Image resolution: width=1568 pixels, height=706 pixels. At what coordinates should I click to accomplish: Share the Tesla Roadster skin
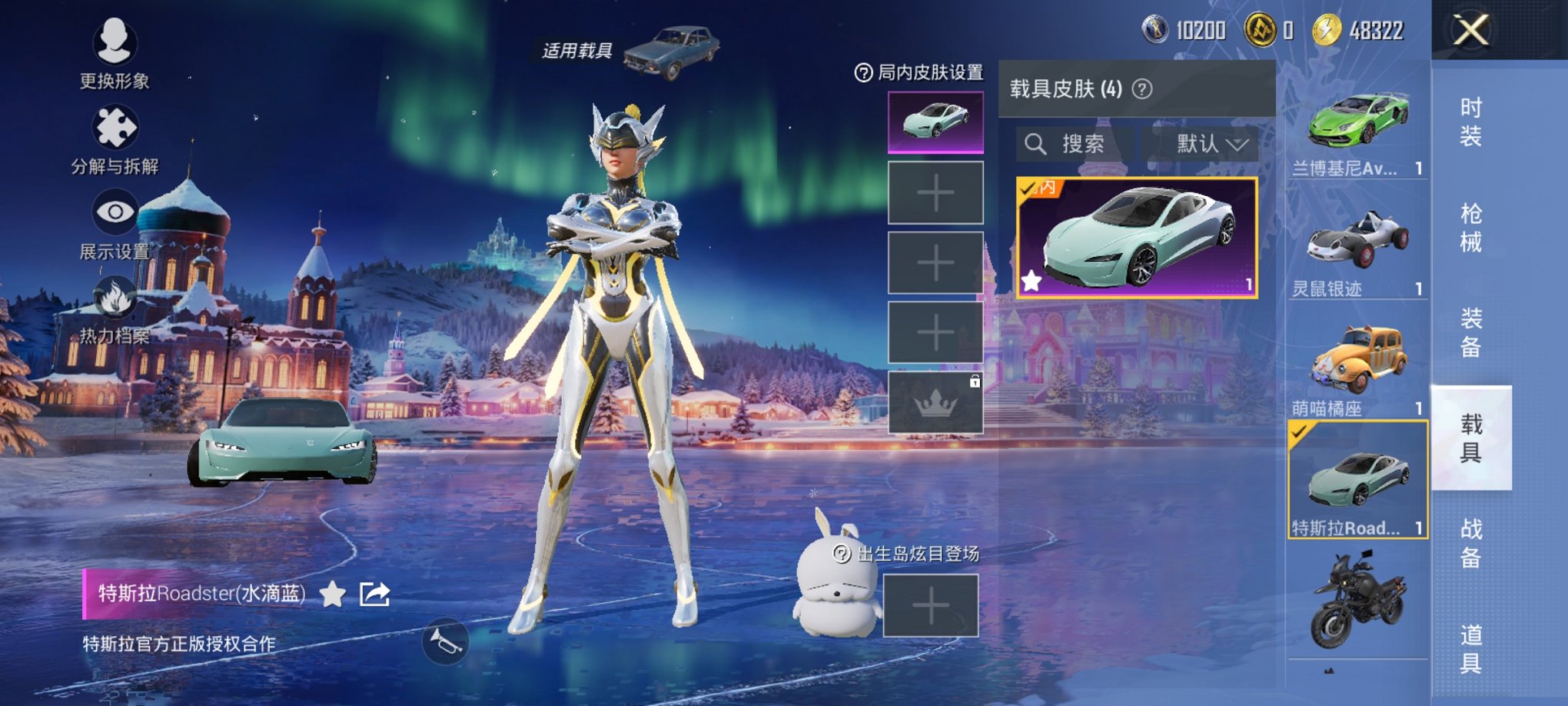(375, 594)
